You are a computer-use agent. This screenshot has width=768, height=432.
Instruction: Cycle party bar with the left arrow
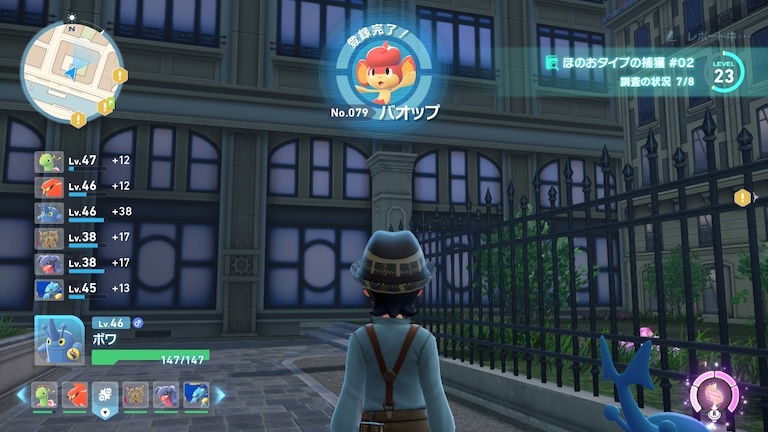pyautogui.click(x=20, y=395)
